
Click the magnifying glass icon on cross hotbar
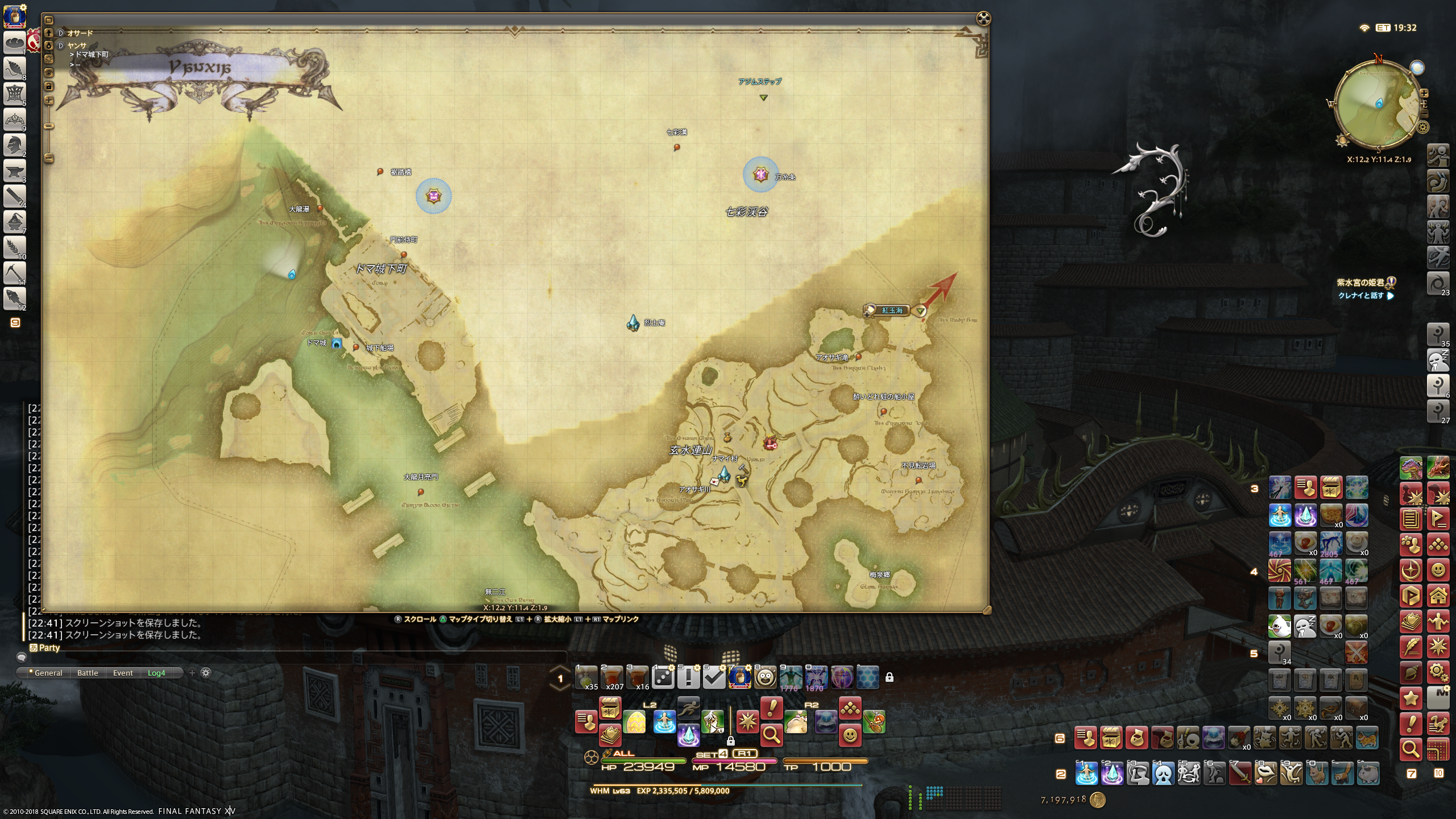click(x=771, y=735)
